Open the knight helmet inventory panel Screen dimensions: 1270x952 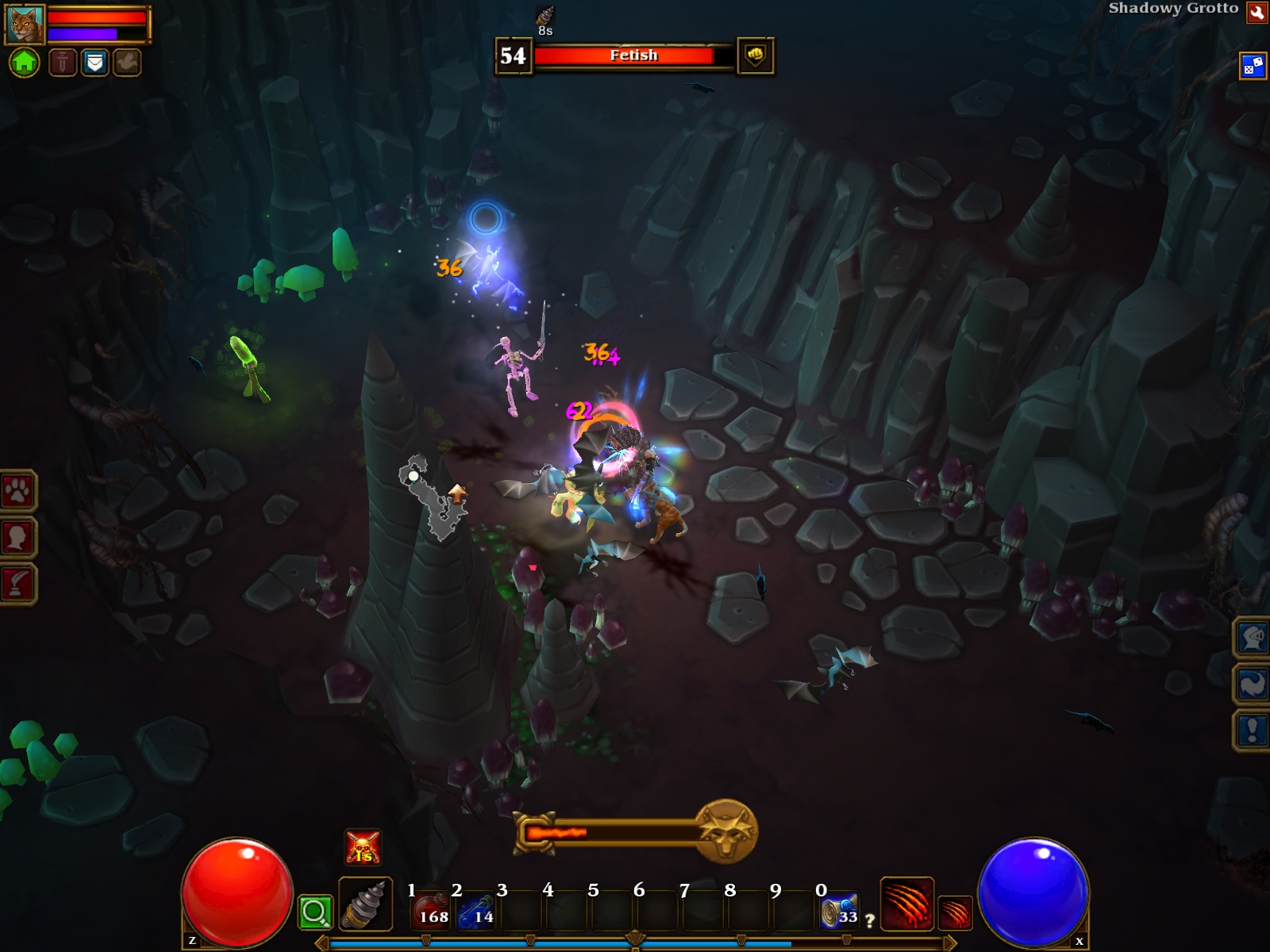click(x=1253, y=638)
